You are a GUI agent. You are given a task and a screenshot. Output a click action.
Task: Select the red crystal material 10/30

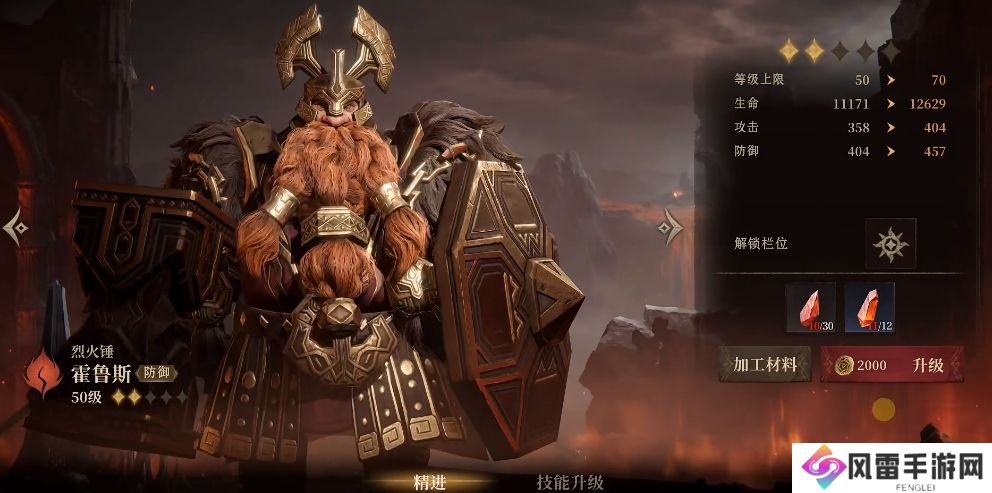pyautogui.click(x=809, y=308)
